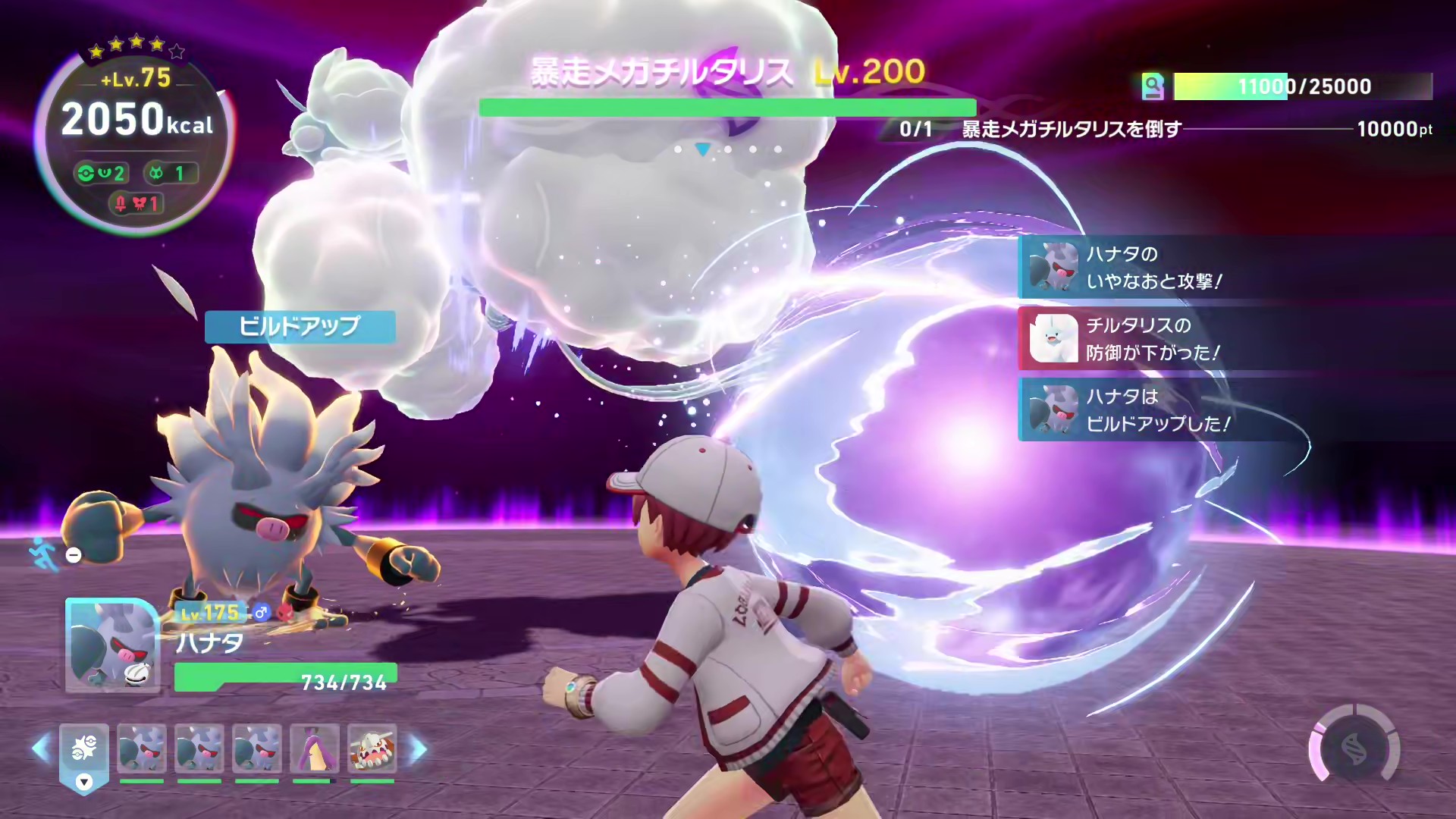Image resolution: width=1456 pixels, height=819 pixels.
Task: Click the left arrow of the party bar
Action: (x=40, y=749)
